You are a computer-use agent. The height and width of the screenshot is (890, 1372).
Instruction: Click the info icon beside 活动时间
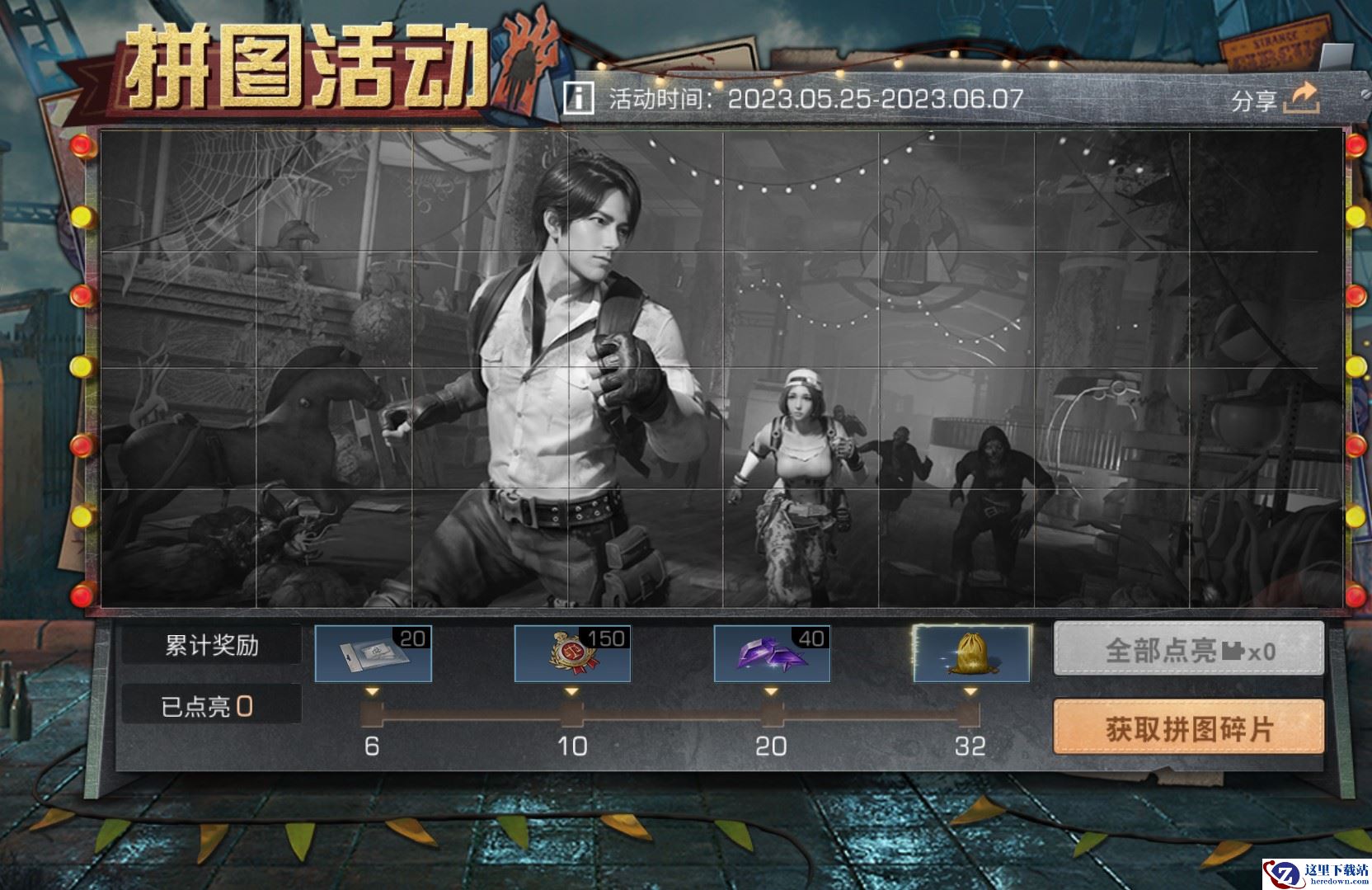578,97
